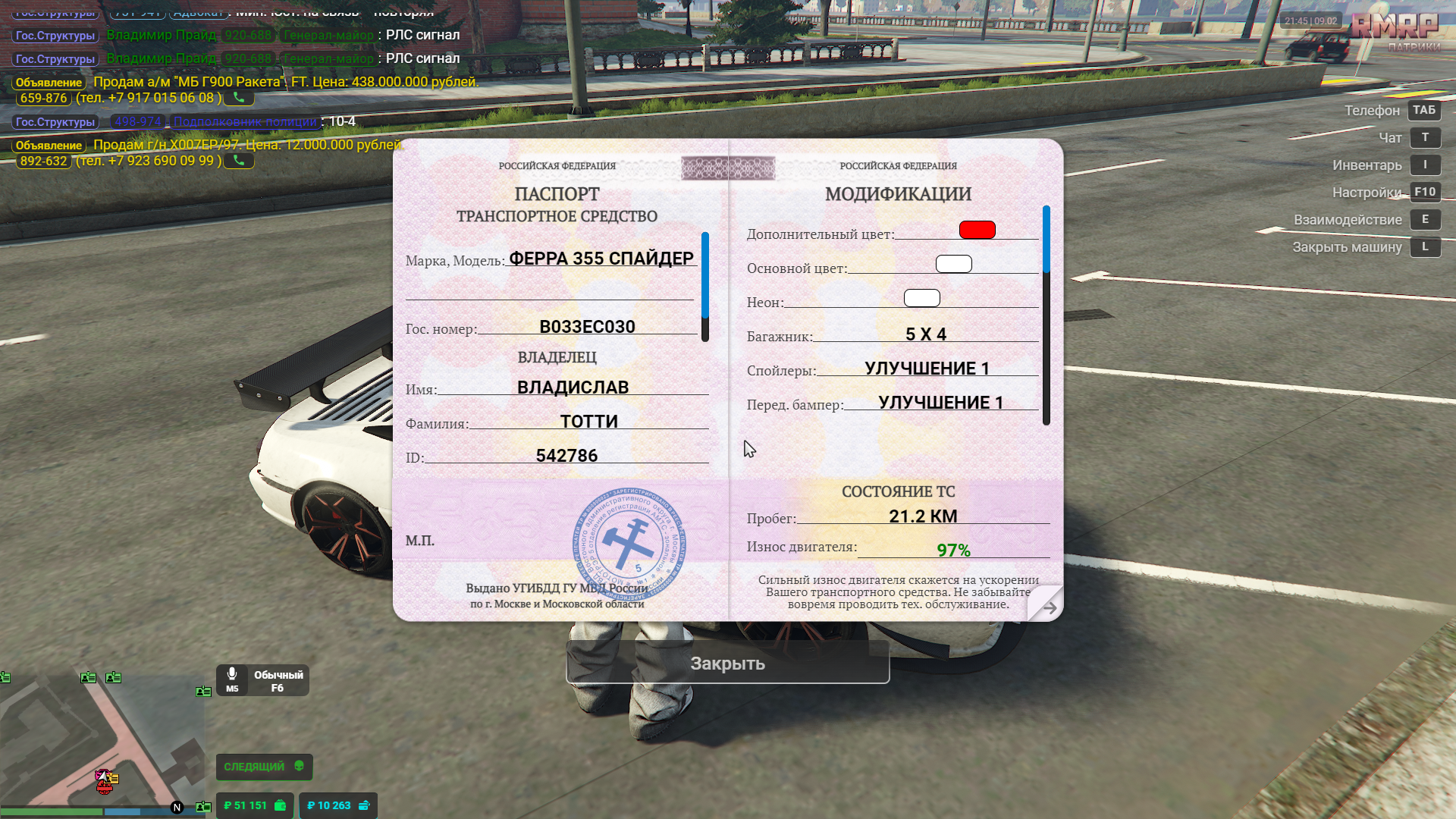Screen dimensions: 1456x819
Task: Call the seller of plate Х007ЕР/97
Action: tap(239, 161)
